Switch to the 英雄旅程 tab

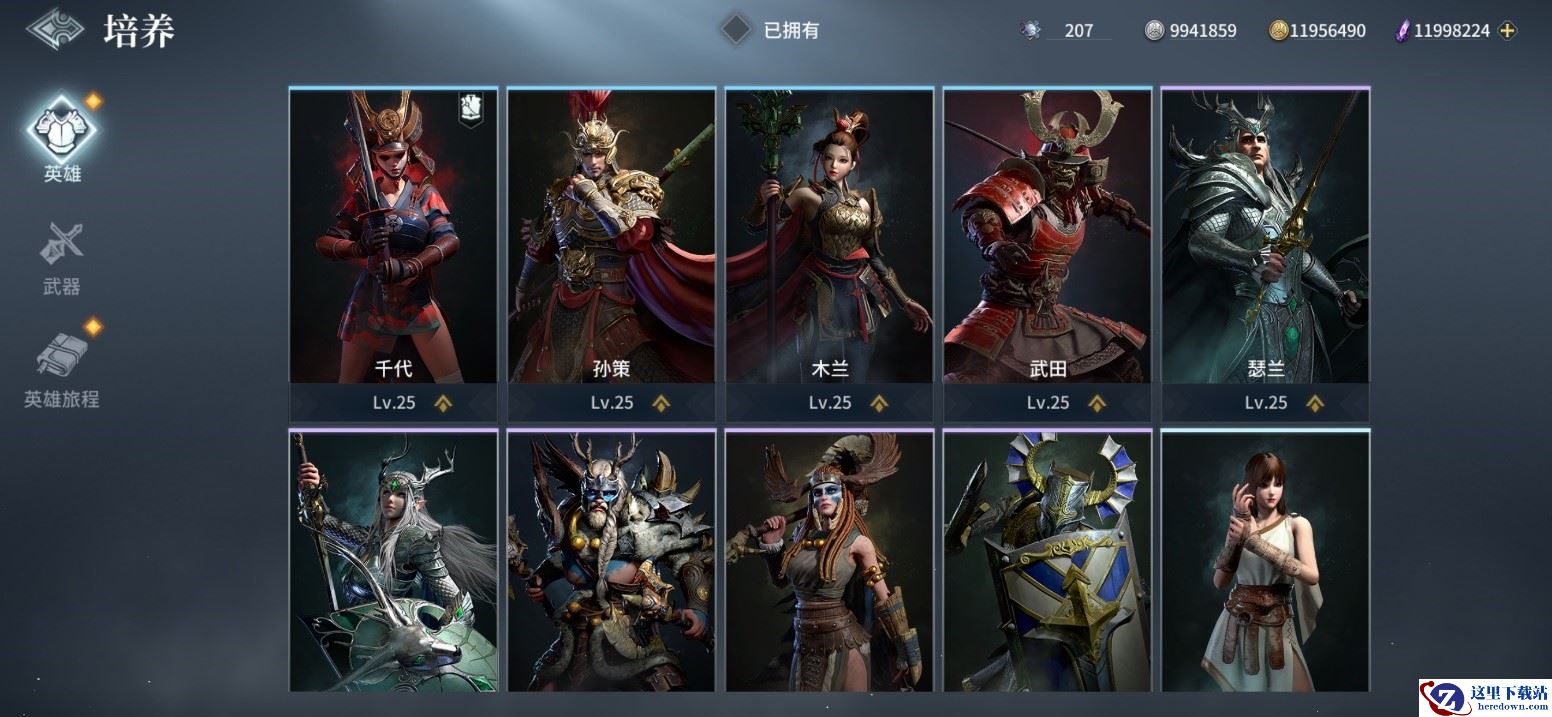(x=62, y=367)
